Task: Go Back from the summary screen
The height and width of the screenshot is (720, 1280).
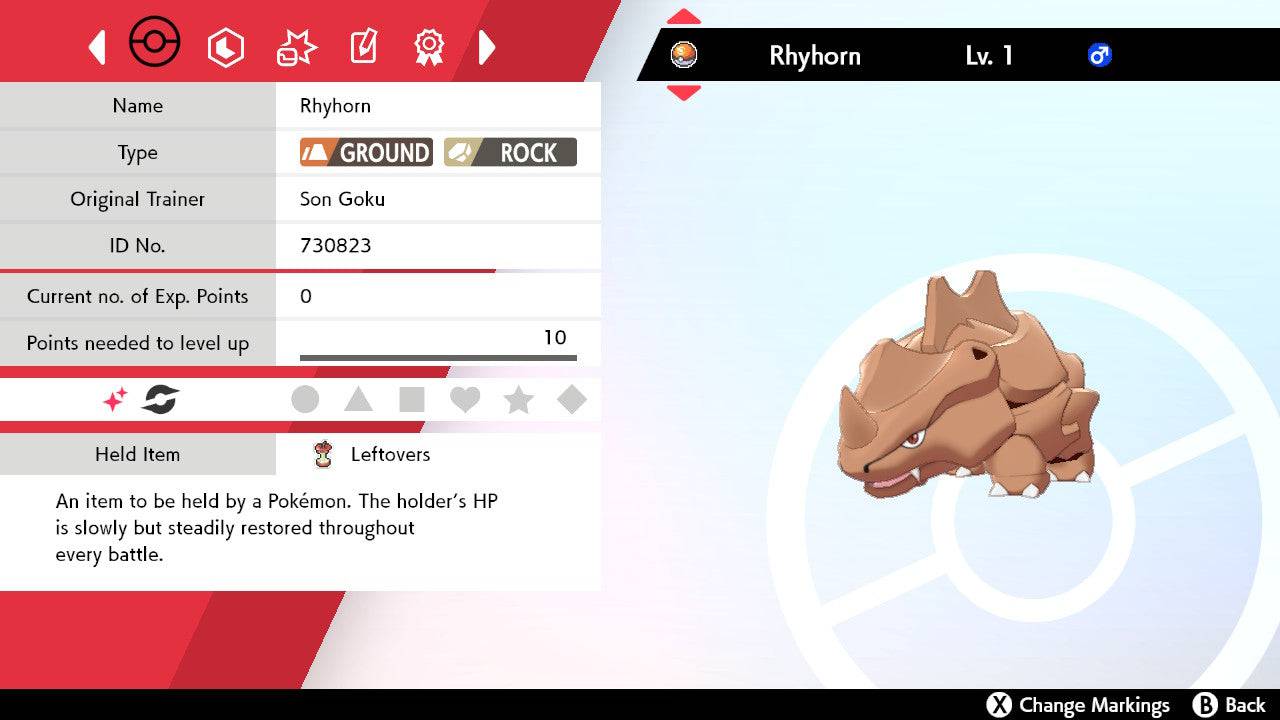Action: pyautogui.click(x=1230, y=705)
